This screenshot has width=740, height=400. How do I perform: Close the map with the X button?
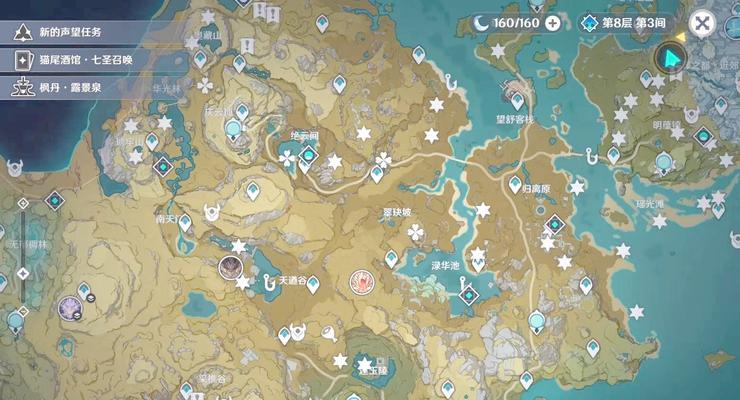tap(703, 23)
